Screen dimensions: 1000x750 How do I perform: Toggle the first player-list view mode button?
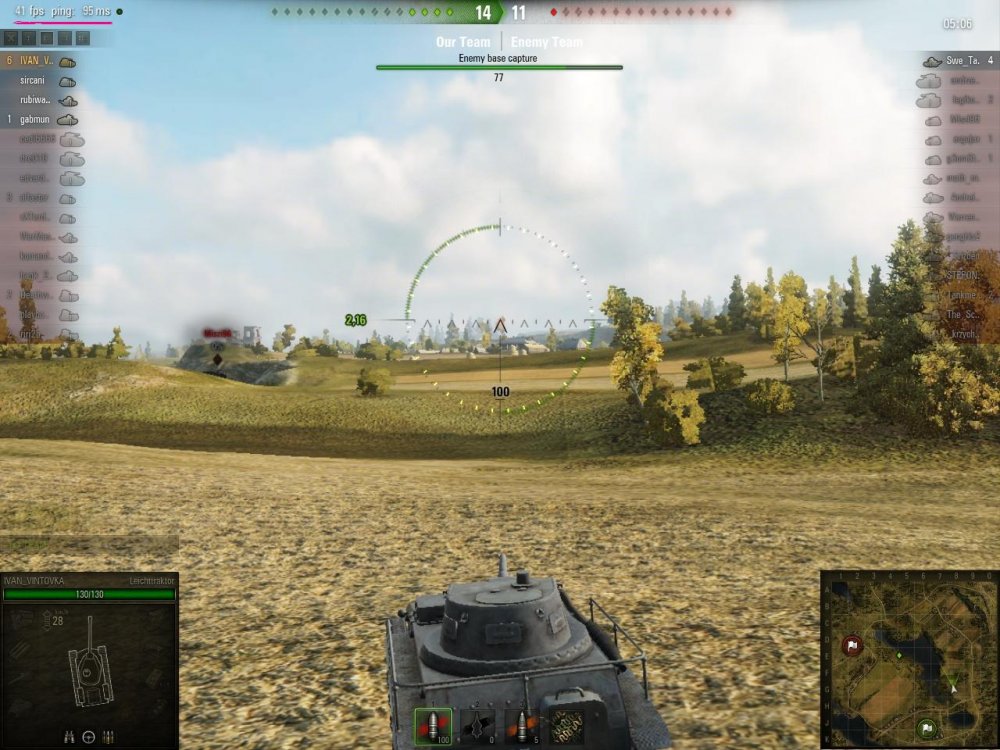point(12,38)
